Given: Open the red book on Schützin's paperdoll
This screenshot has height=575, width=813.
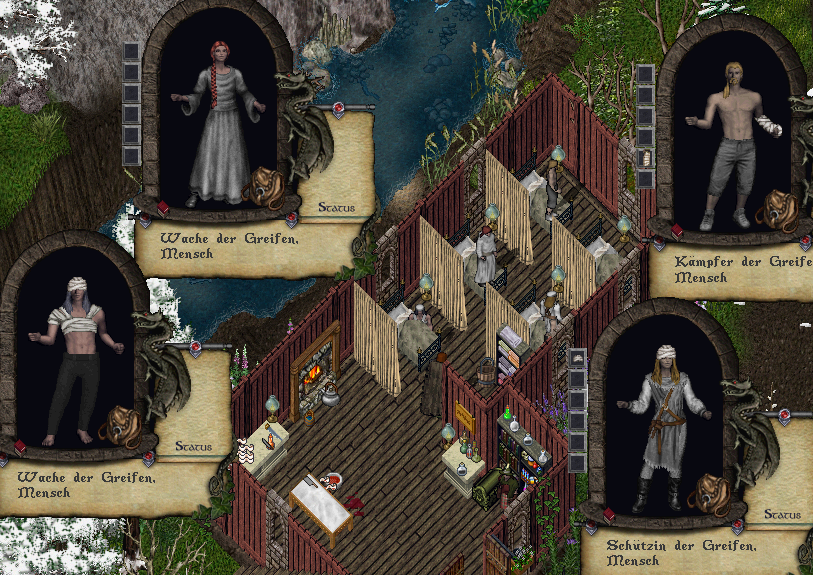Looking at the screenshot, I should click(609, 516).
